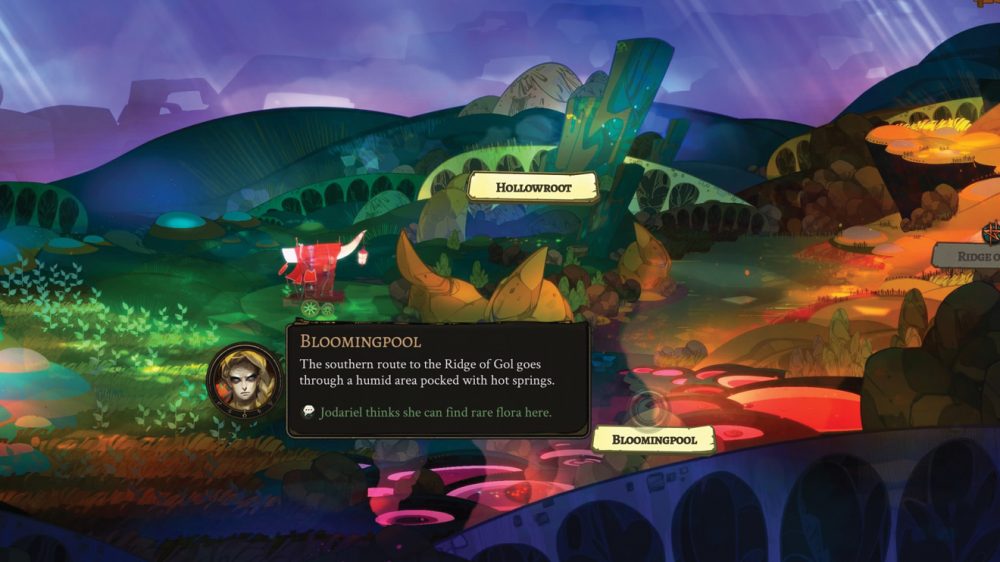Screen dimensions: 1000x562
Task: Click the circular route marker above Bloomingpool
Action: coord(649,408)
